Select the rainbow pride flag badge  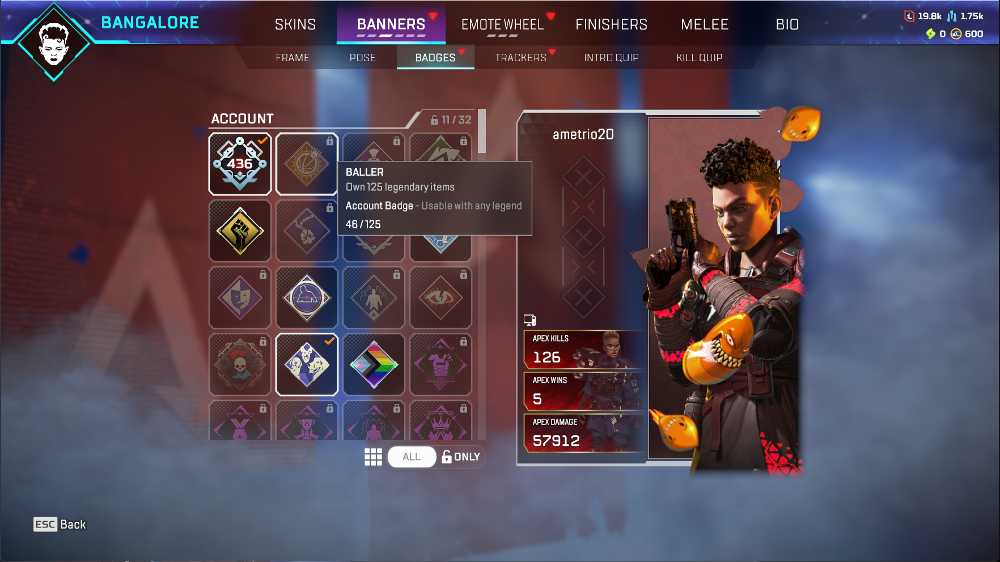tap(374, 365)
